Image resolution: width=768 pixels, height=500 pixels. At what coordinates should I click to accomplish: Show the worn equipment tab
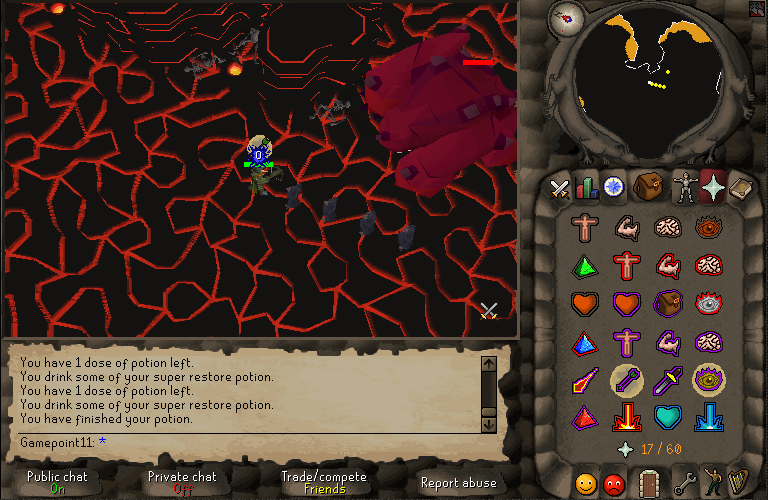coord(684,187)
